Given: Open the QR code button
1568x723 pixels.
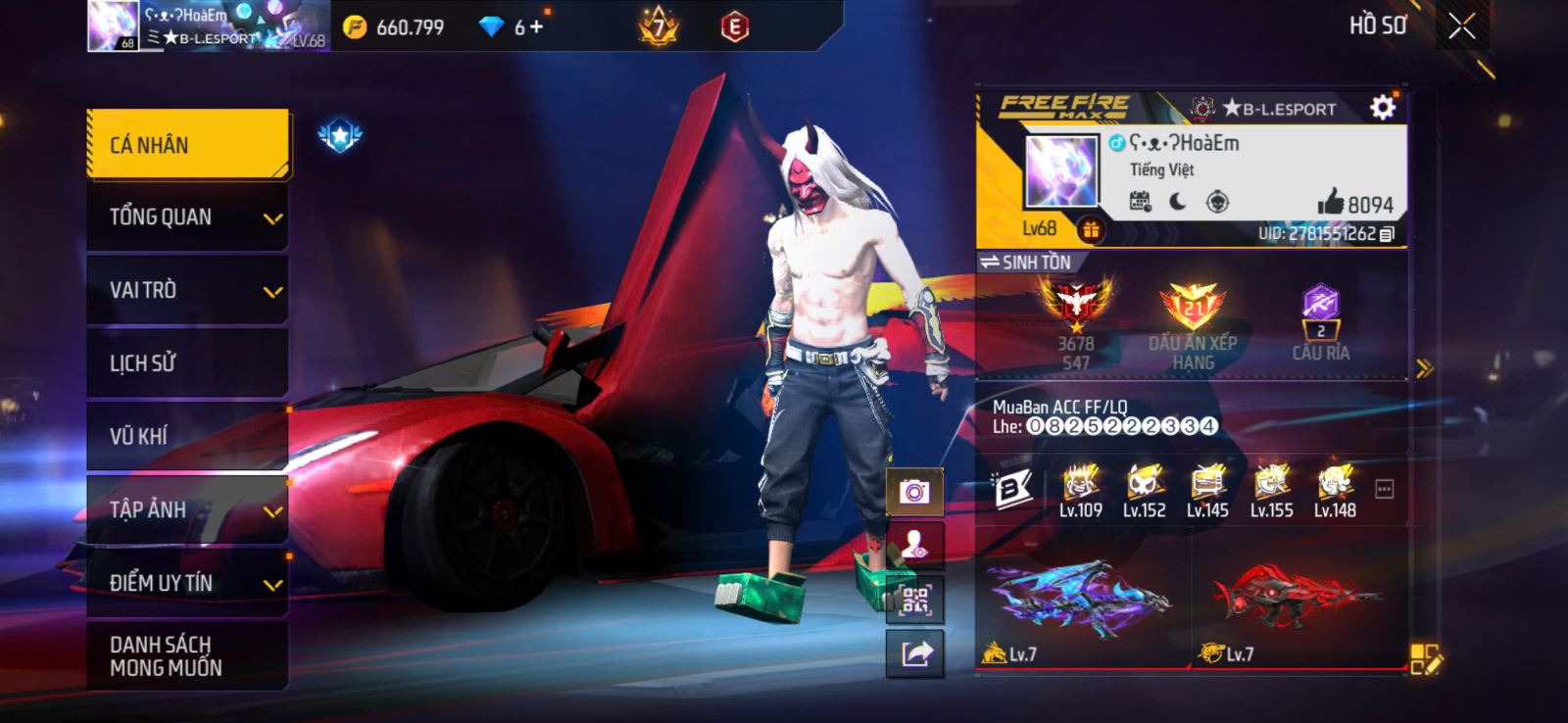Looking at the screenshot, I should pos(914,600).
